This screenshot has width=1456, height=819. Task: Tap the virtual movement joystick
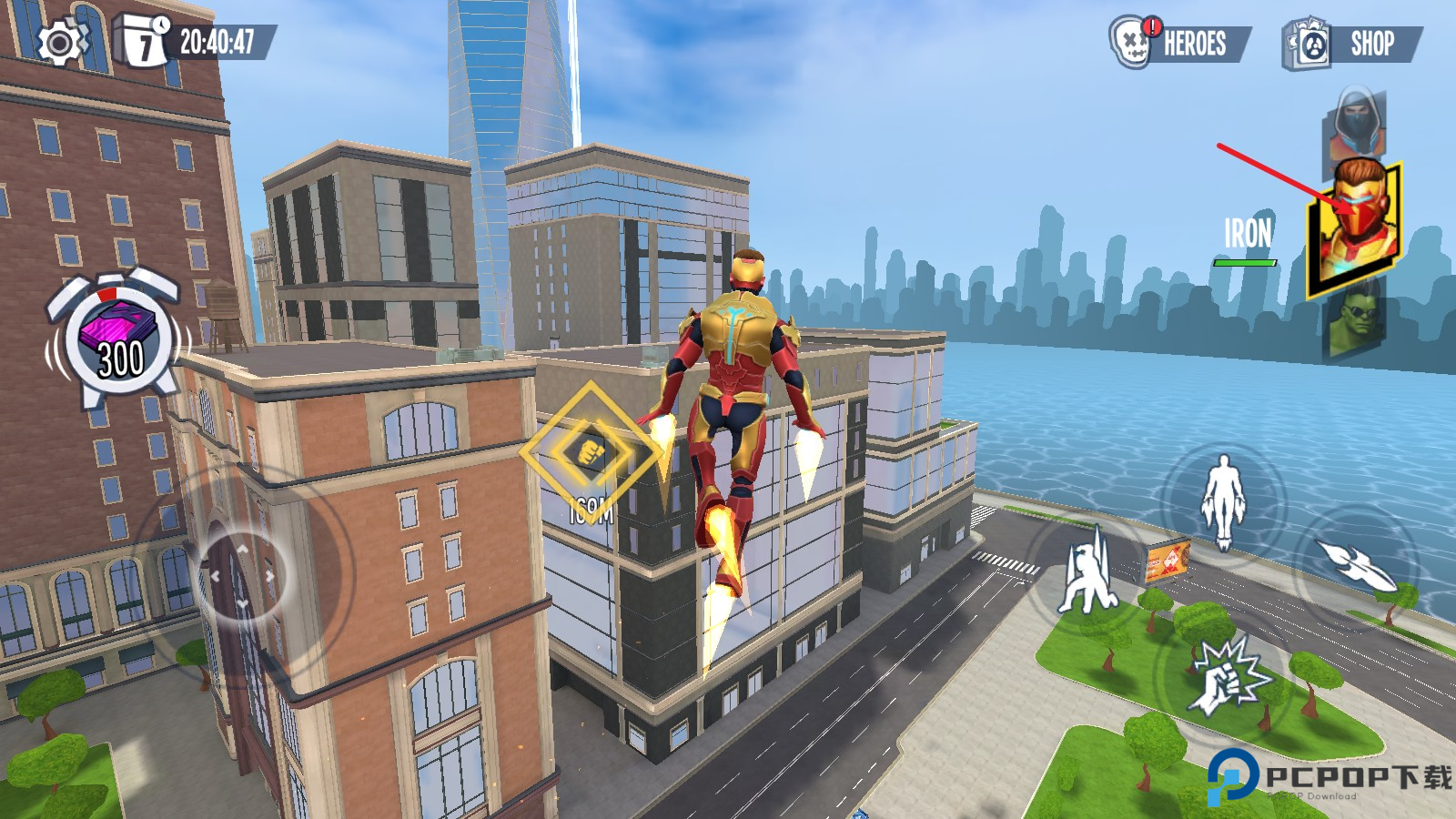(242, 576)
